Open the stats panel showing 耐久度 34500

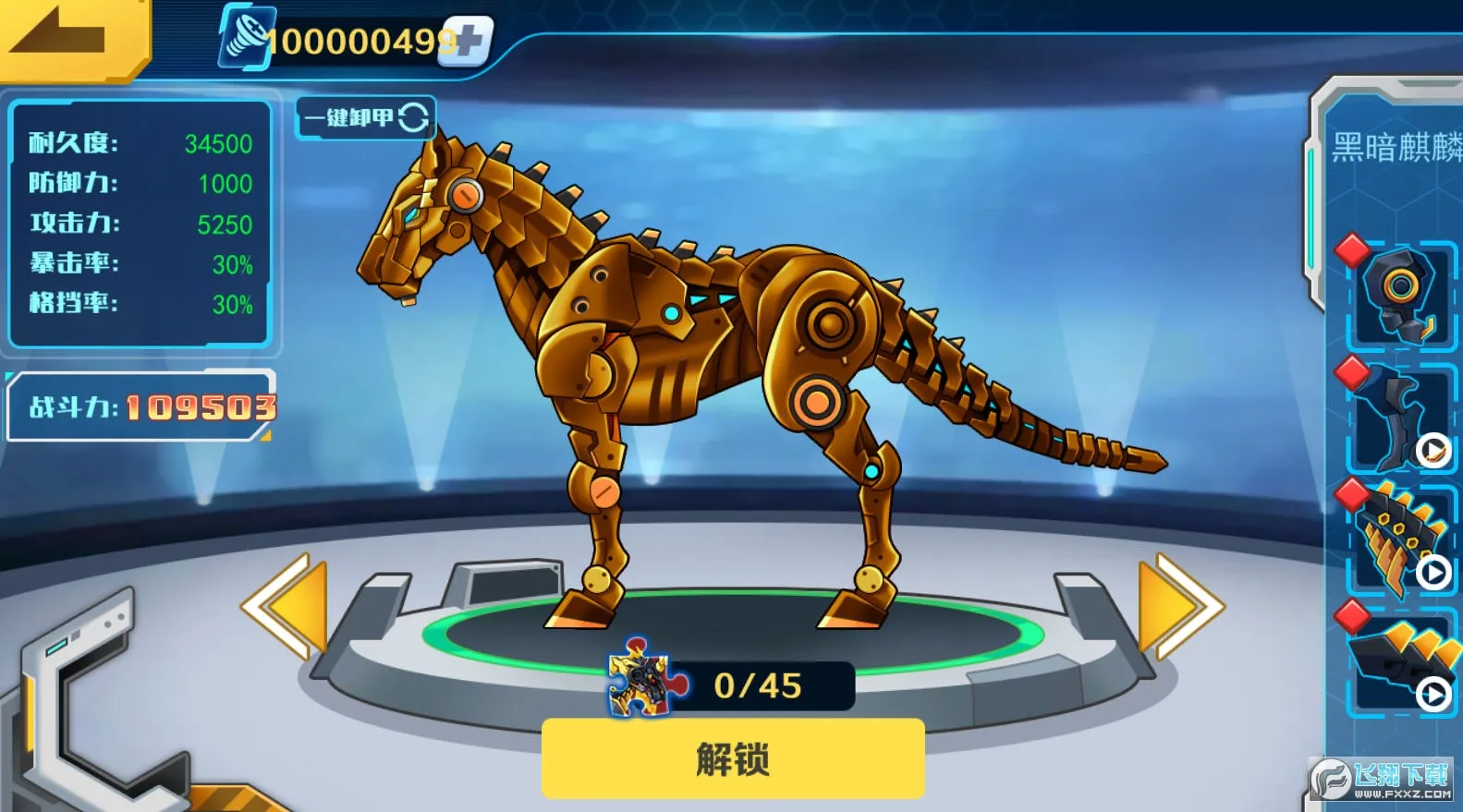(139, 222)
